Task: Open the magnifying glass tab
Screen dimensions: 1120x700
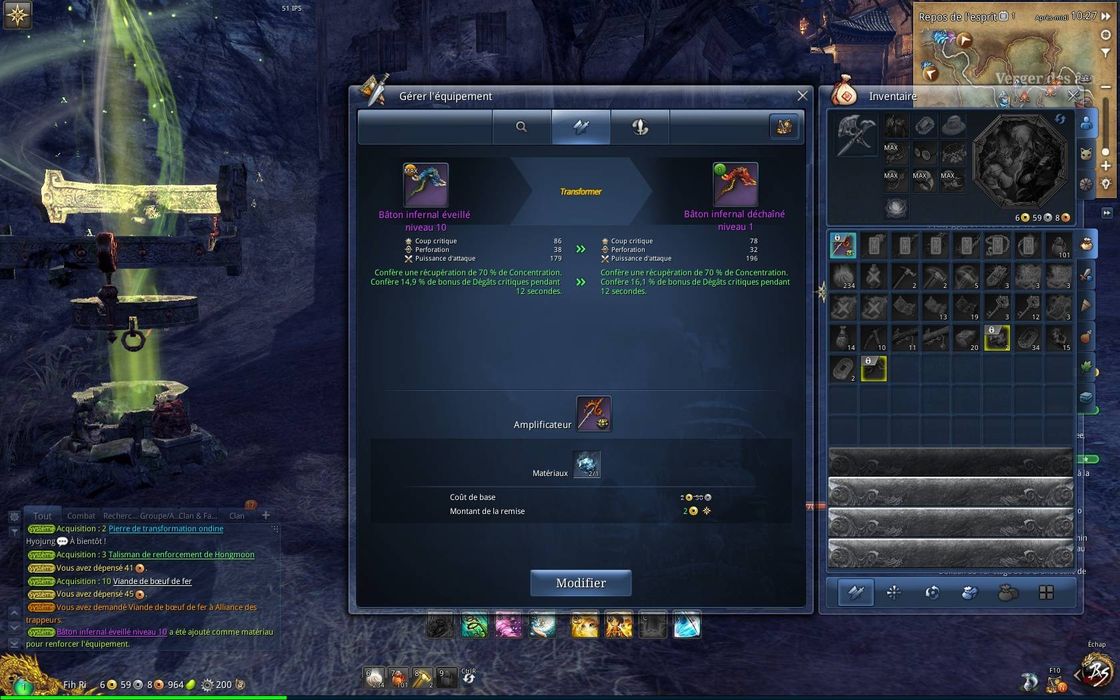Action: 521,127
